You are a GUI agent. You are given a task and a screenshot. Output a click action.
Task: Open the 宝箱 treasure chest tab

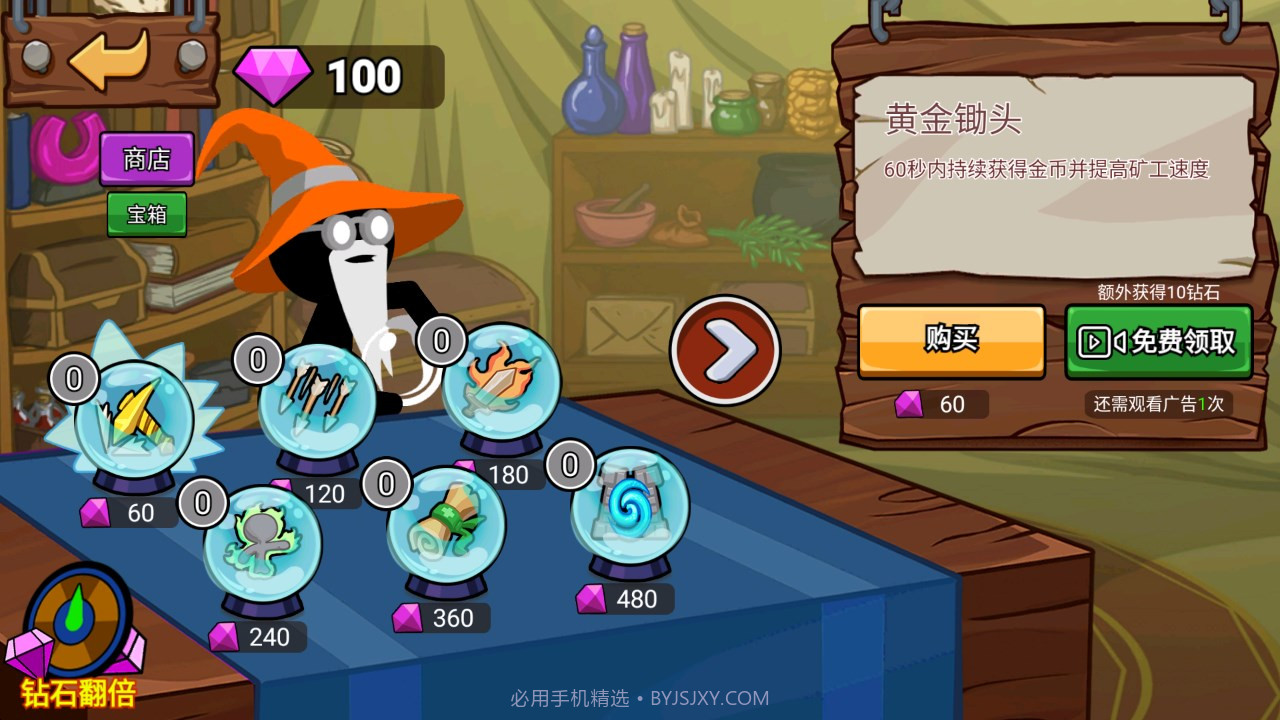146,215
